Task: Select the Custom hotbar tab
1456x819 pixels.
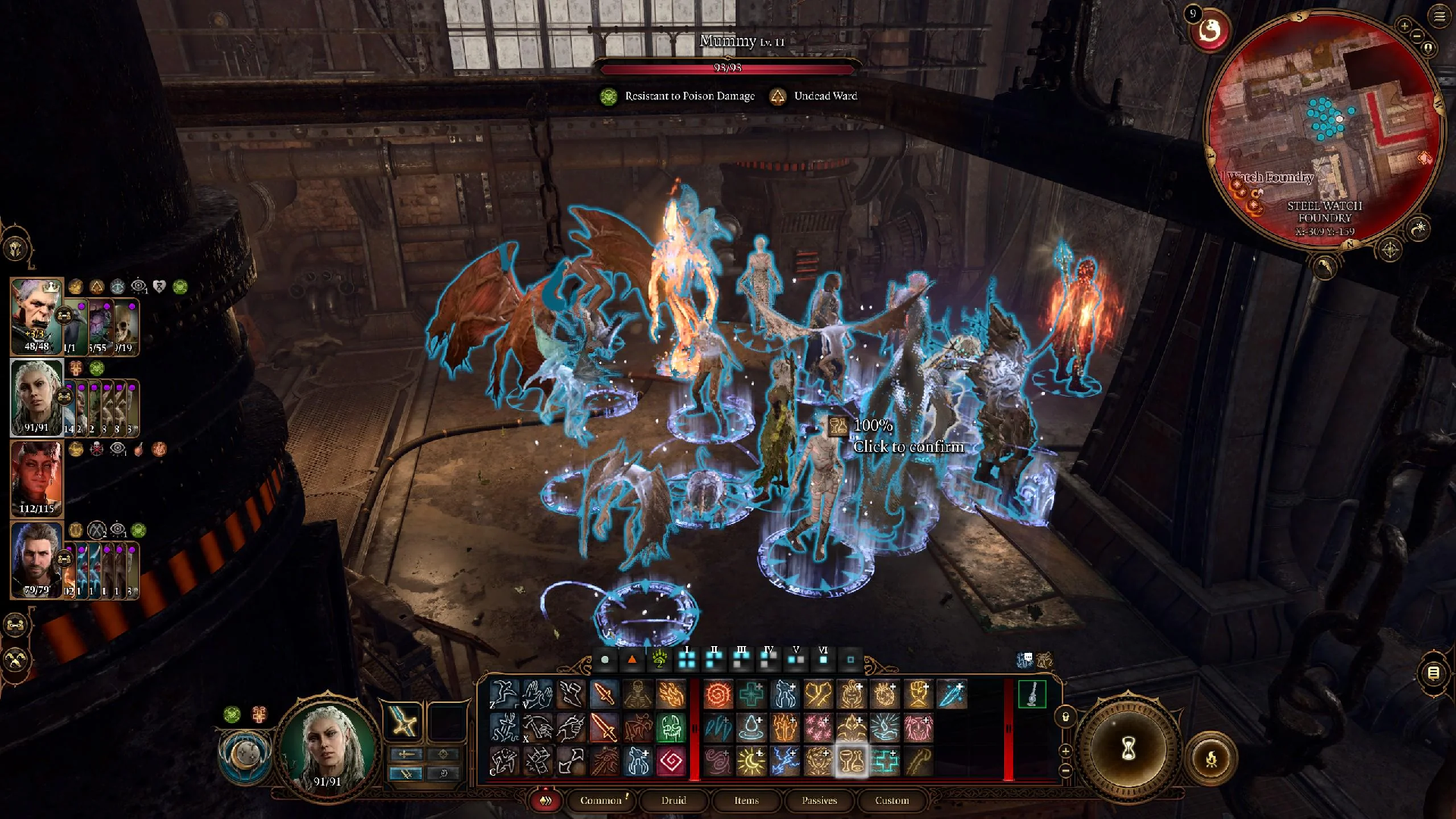Action: coord(892,800)
